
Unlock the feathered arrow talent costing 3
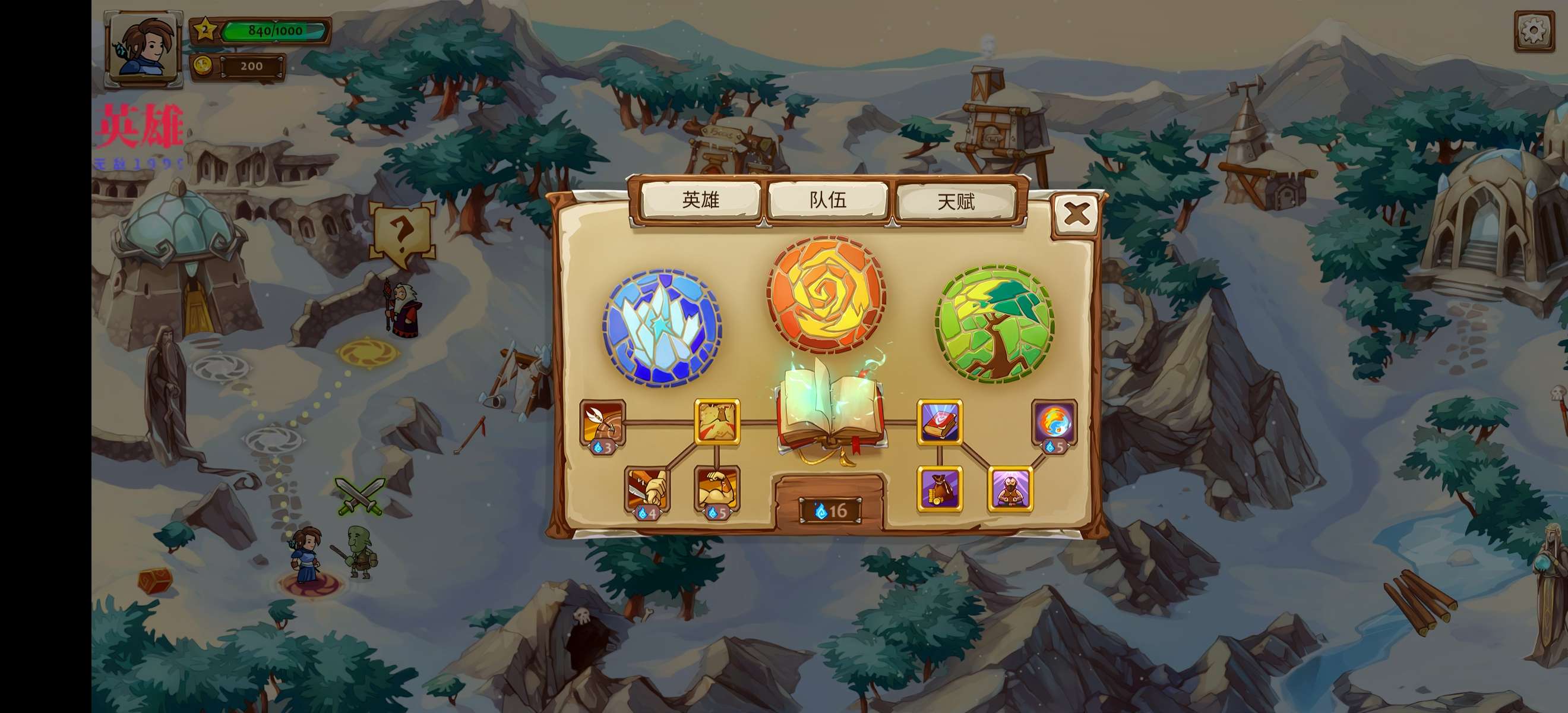[603, 422]
